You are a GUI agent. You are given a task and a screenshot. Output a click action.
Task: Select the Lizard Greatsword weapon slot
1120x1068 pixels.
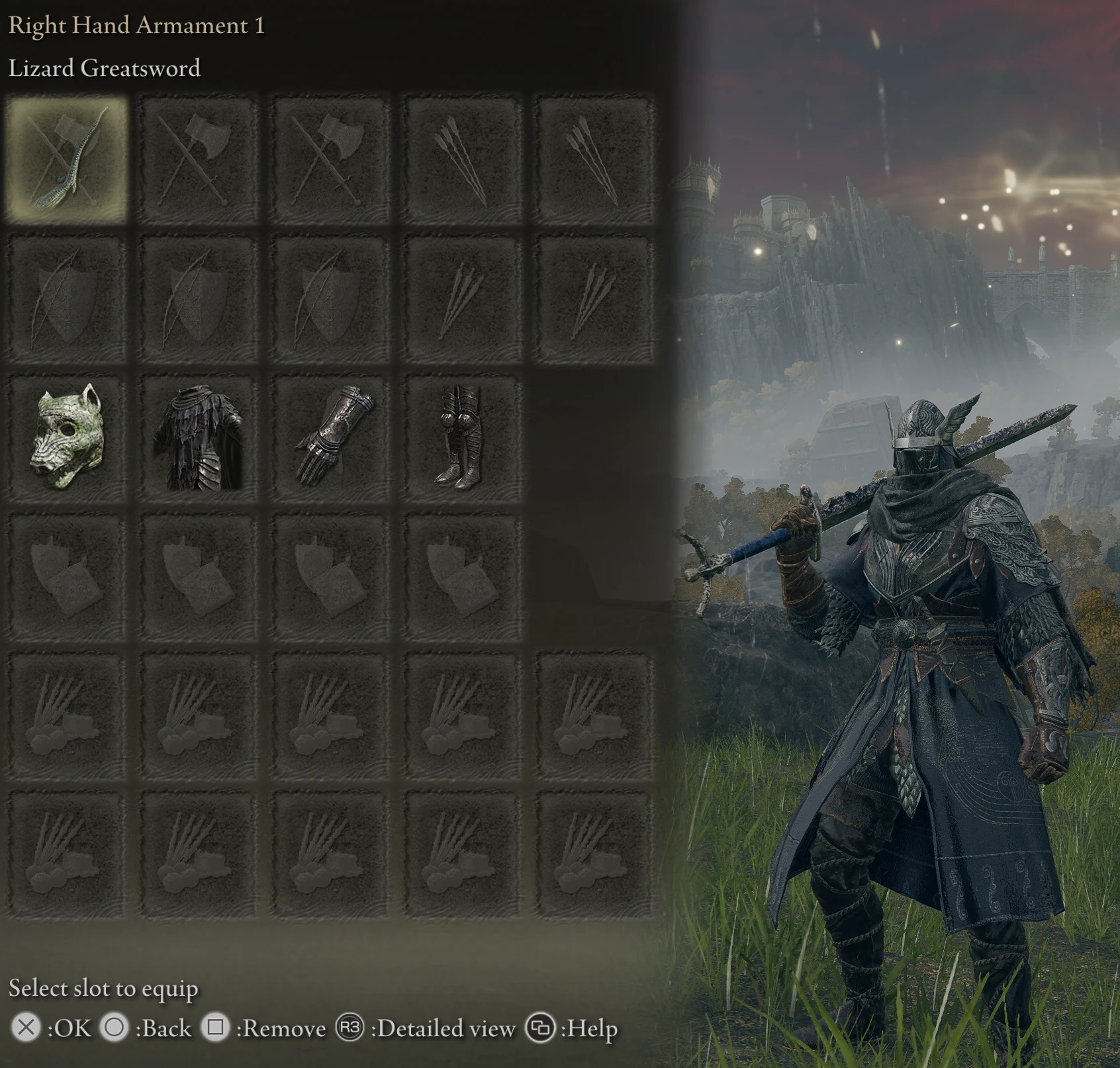[x=66, y=159]
